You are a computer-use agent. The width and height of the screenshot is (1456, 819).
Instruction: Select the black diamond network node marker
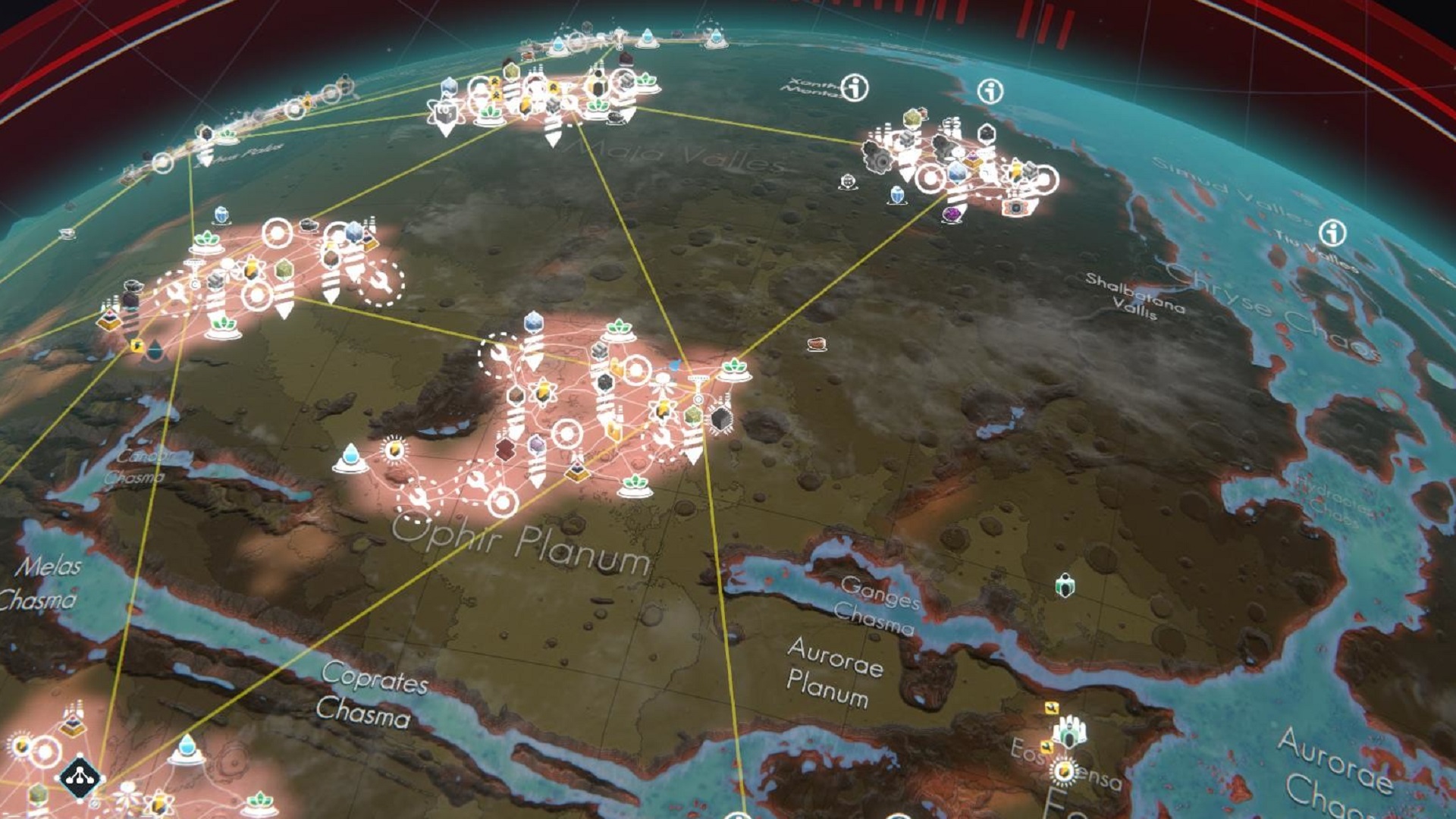pyautogui.click(x=79, y=776)
